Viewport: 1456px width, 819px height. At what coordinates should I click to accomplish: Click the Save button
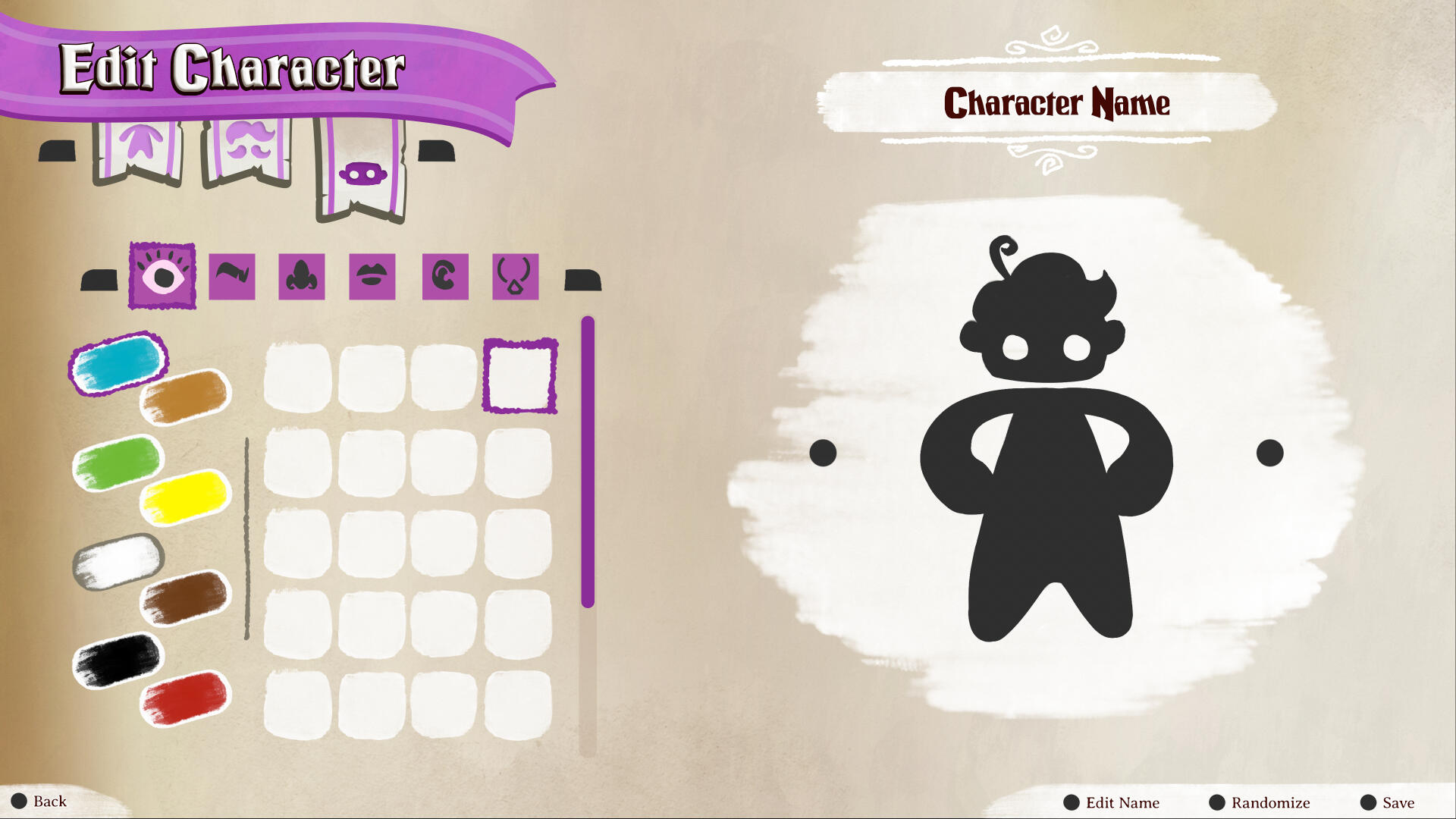(1392, 802)
